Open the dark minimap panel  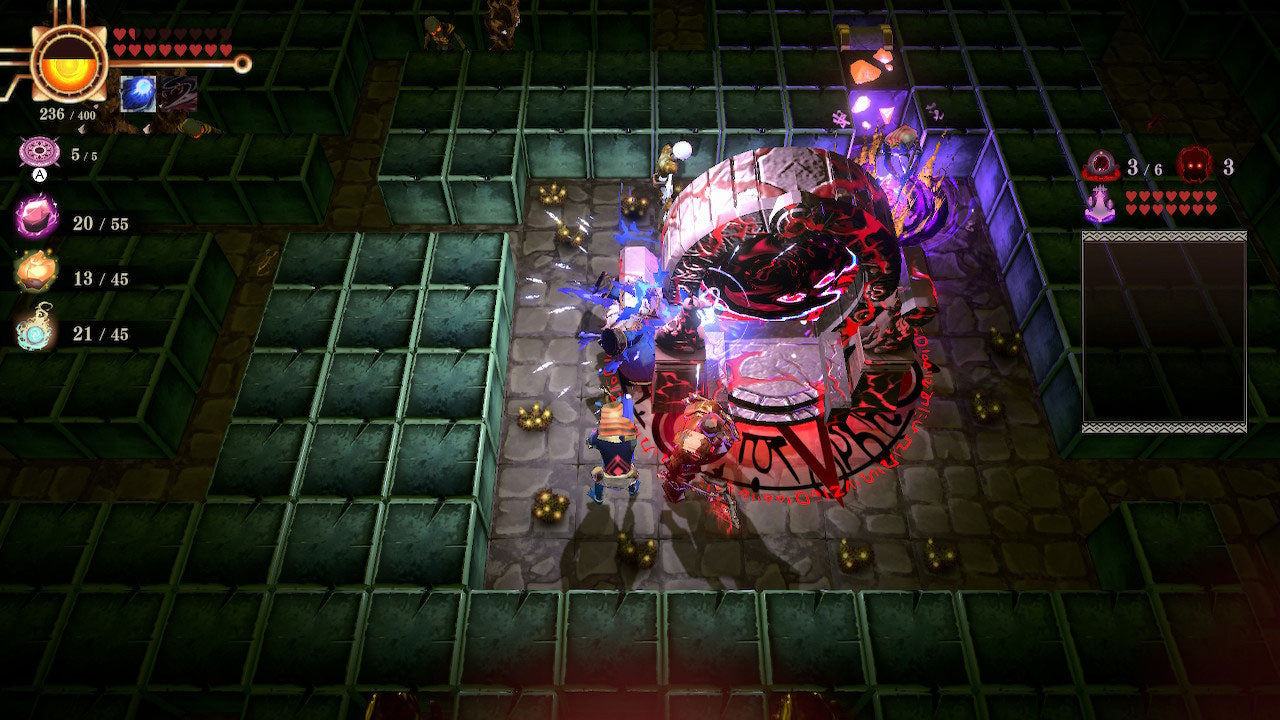coord(1164,331)
